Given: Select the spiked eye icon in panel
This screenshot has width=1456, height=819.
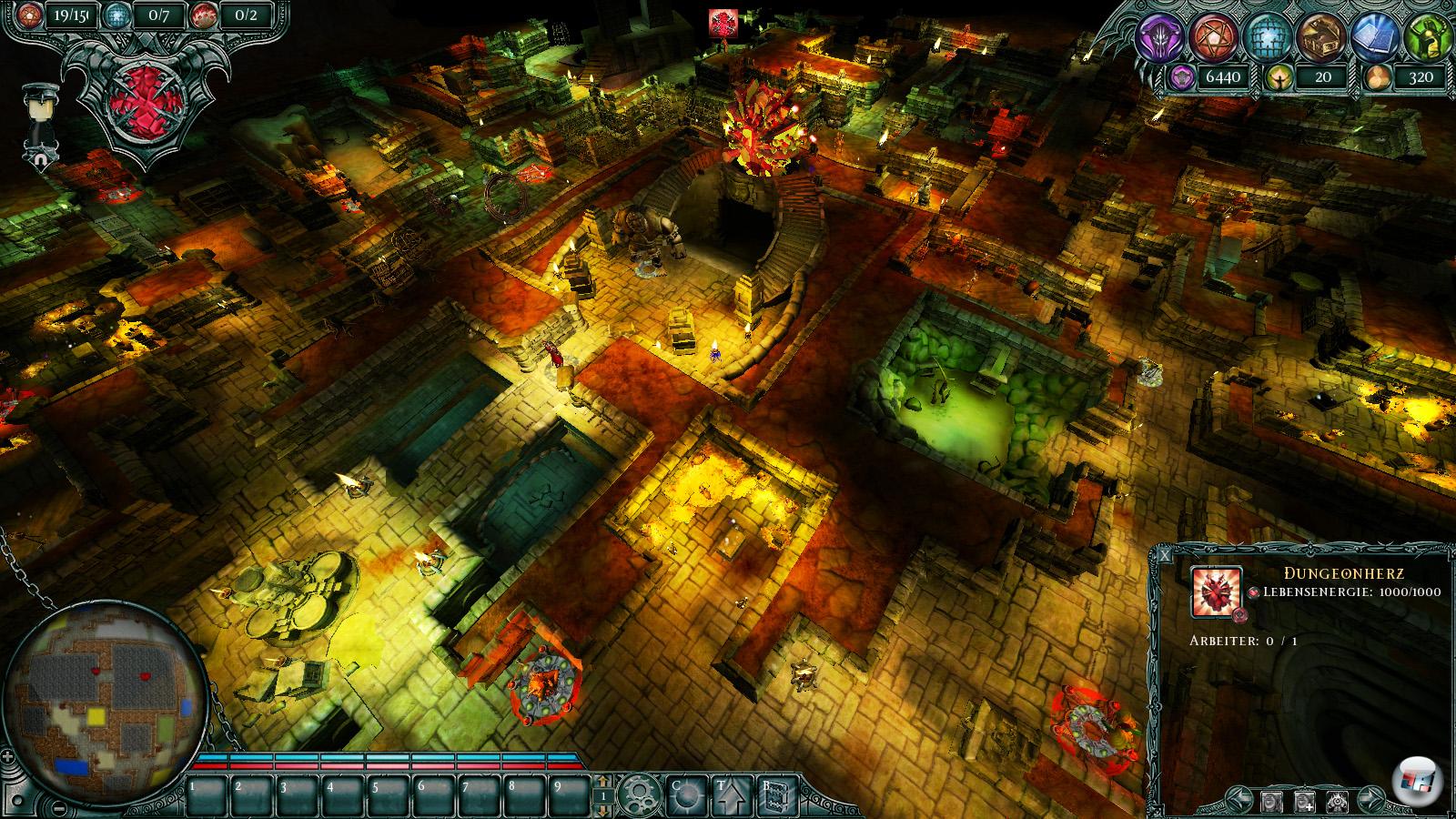Looking at the screenshot, I should 1338,802.
